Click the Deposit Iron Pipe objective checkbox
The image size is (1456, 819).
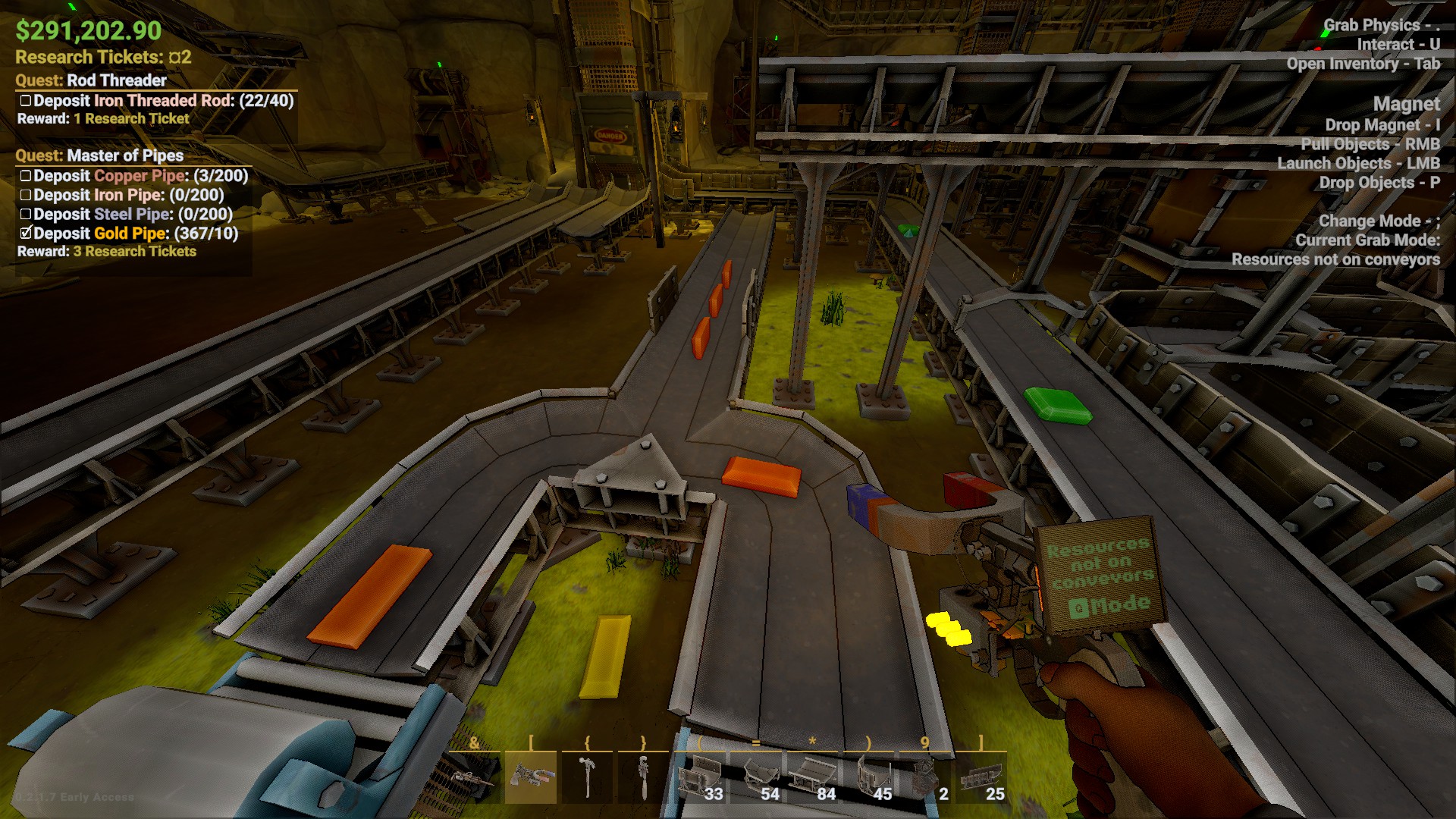pos(26,195)
